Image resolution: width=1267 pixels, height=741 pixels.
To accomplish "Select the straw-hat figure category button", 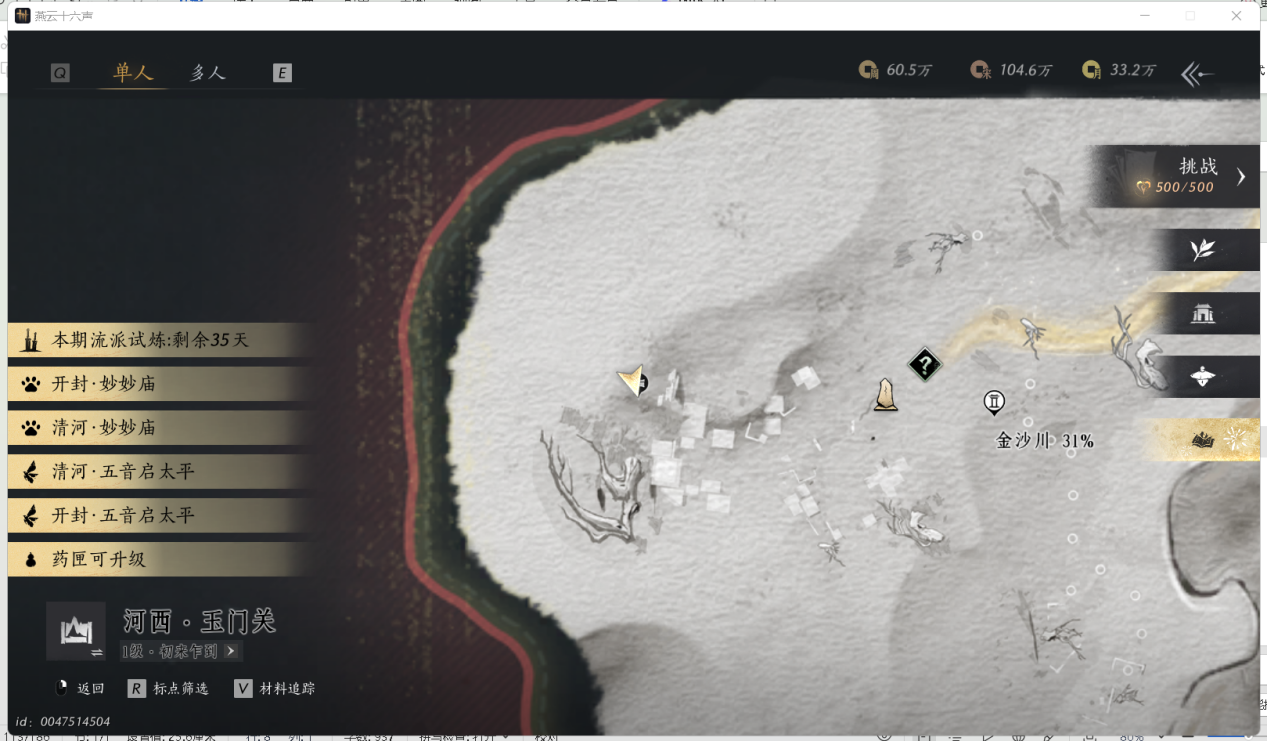I will point(1203,377).
